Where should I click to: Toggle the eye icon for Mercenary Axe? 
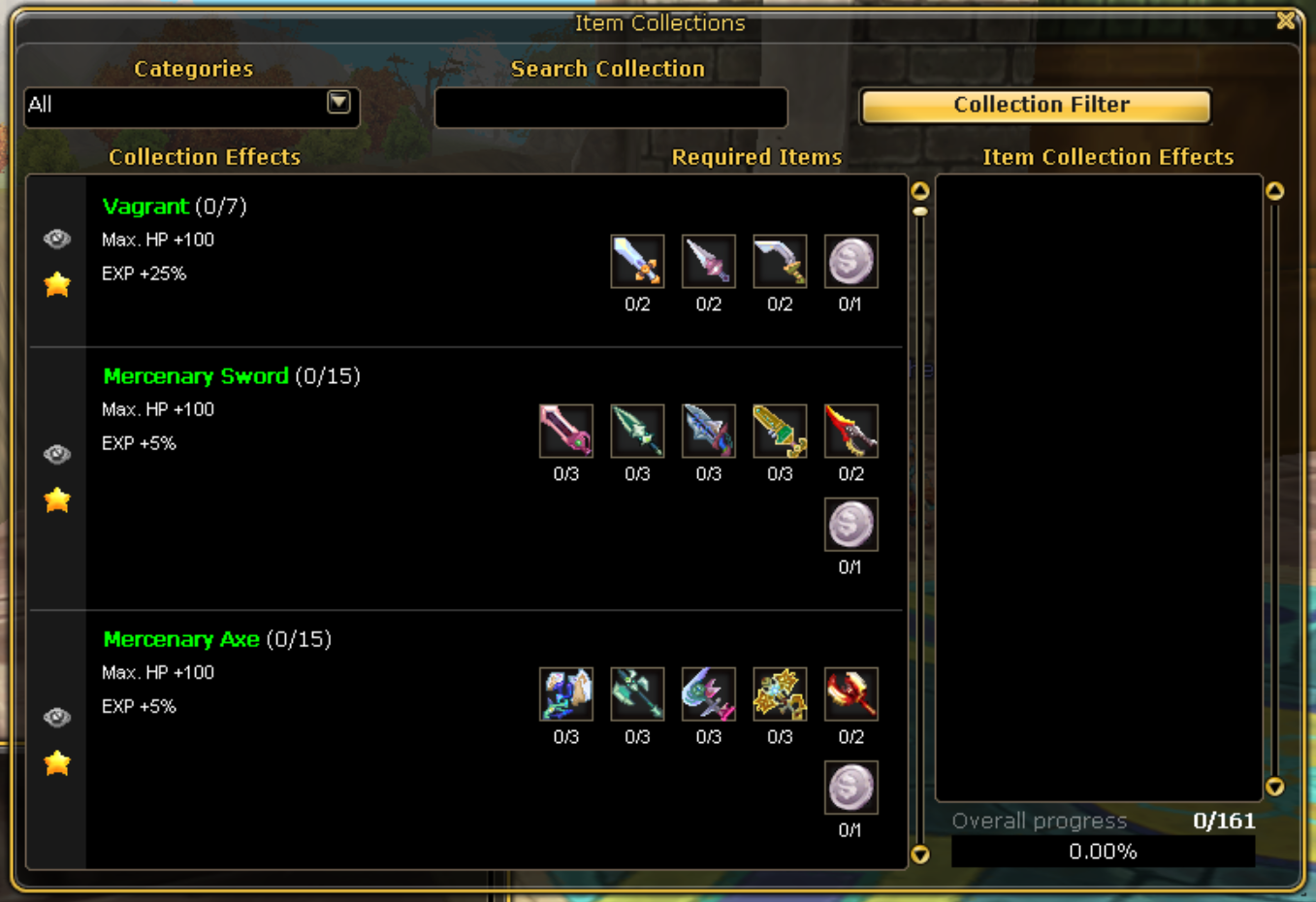coord(57,717)
